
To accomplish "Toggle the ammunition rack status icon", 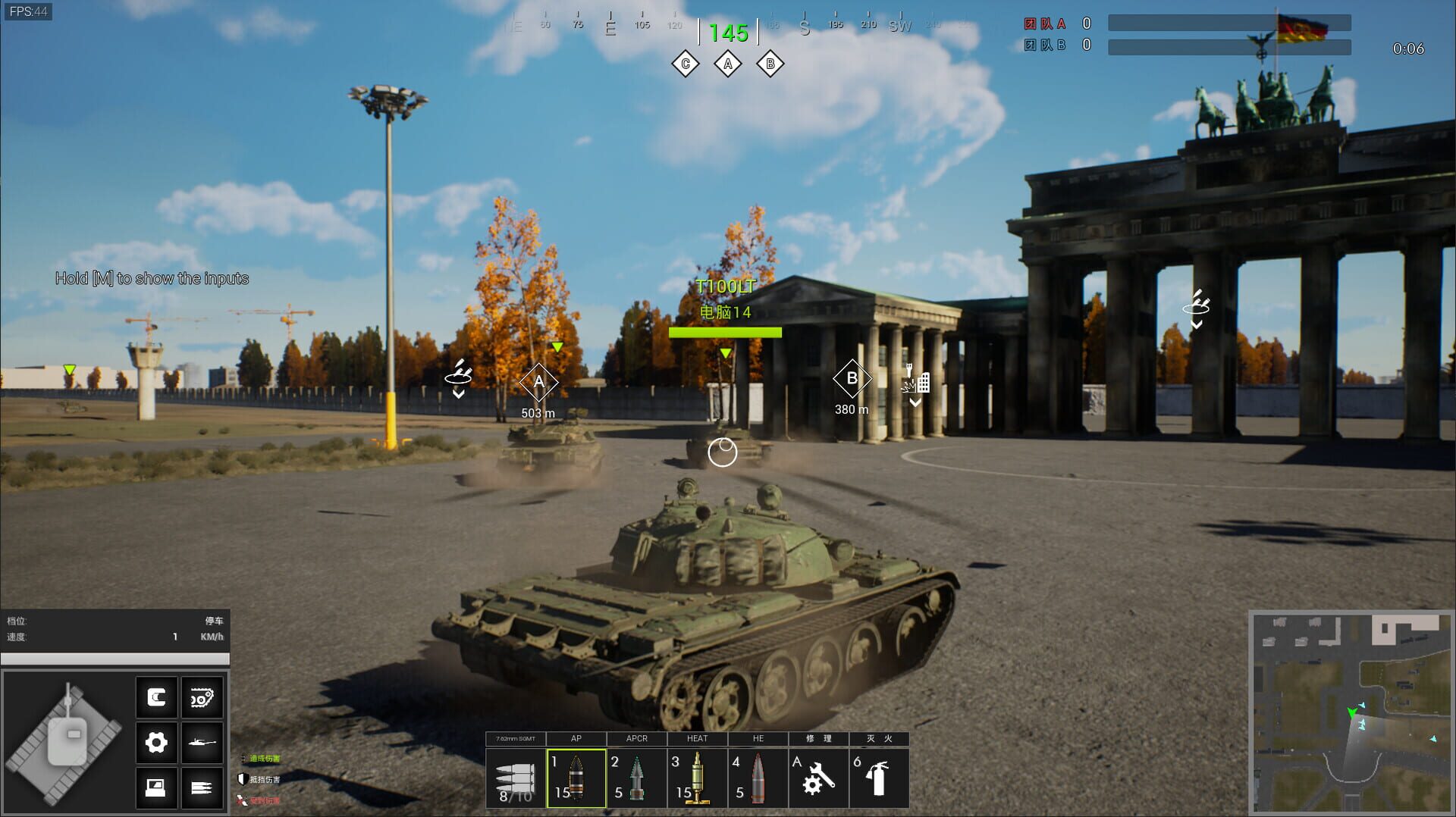I will [202, 787].
